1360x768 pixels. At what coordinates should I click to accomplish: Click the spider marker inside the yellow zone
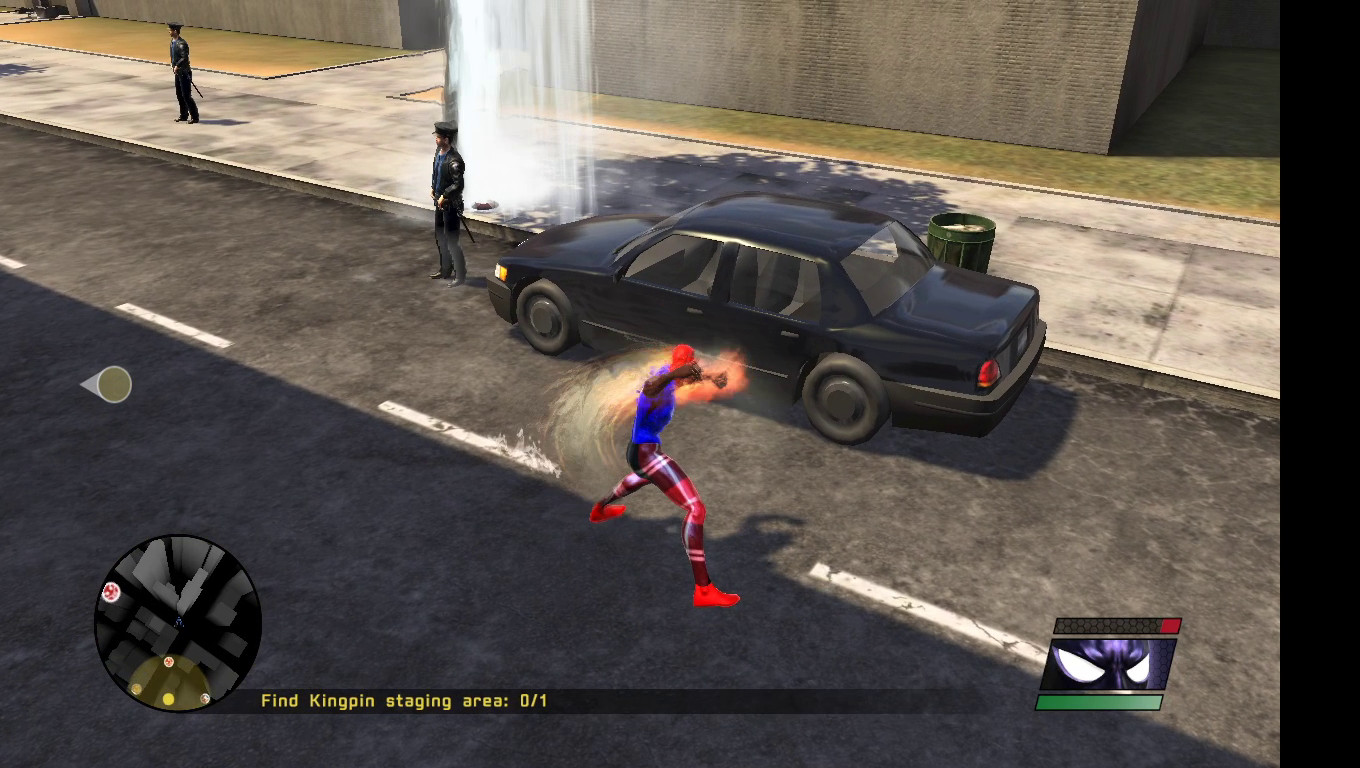(x=169, y=661)
